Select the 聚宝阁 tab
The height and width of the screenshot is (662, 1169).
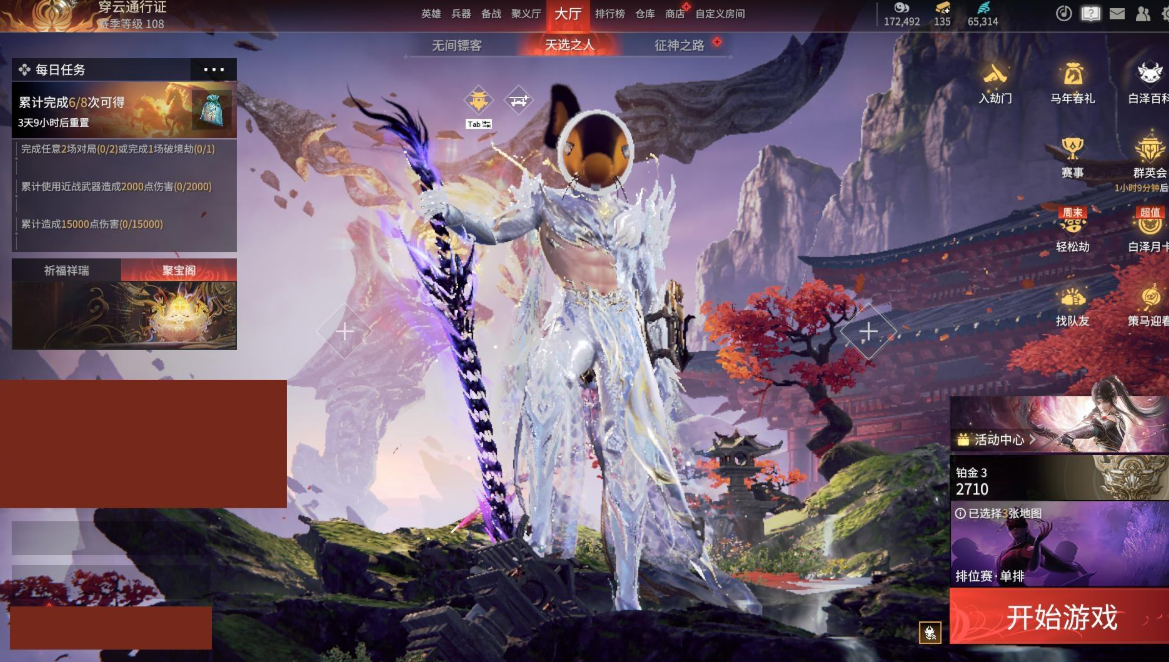[179, 270]
